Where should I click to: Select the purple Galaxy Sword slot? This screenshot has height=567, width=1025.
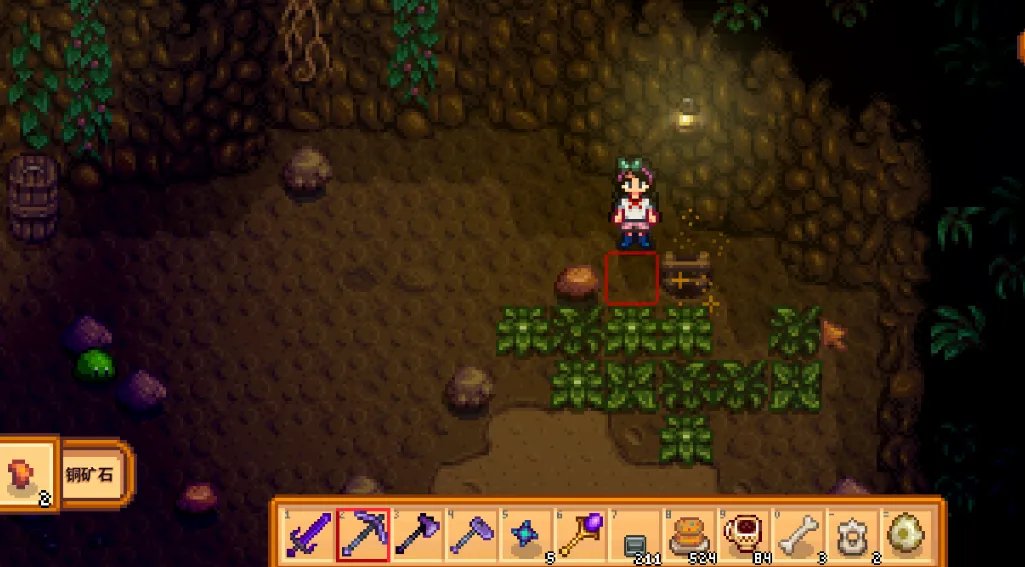[x=308, y=533]
